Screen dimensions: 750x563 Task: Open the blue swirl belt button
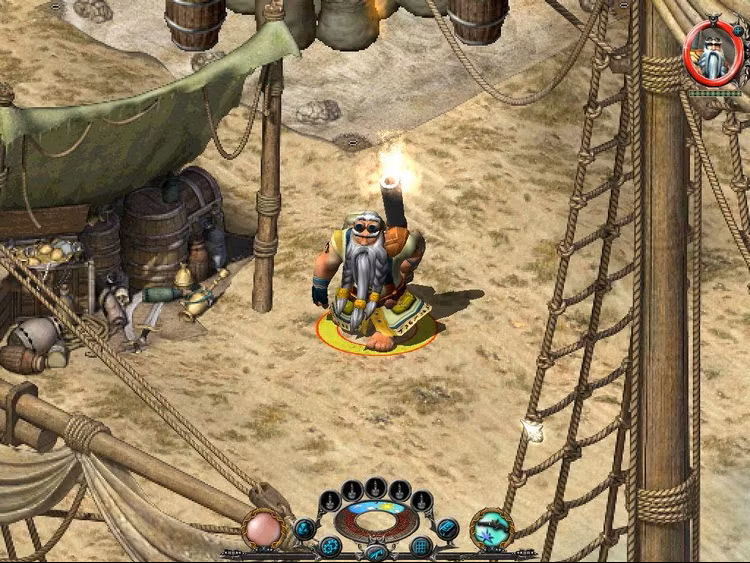click(305, 527)
